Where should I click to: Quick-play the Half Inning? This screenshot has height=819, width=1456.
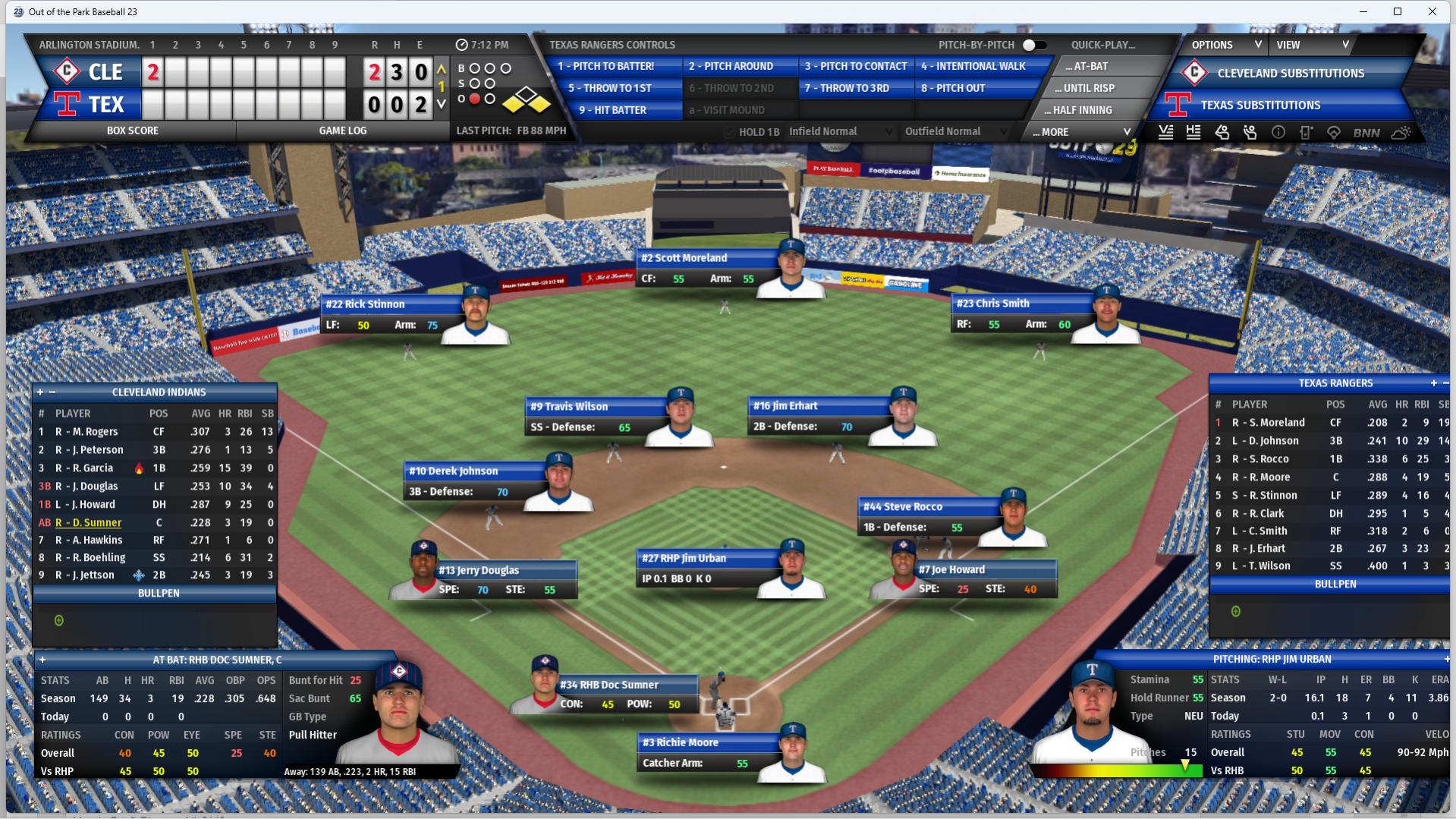click(x=1083, y=110)
